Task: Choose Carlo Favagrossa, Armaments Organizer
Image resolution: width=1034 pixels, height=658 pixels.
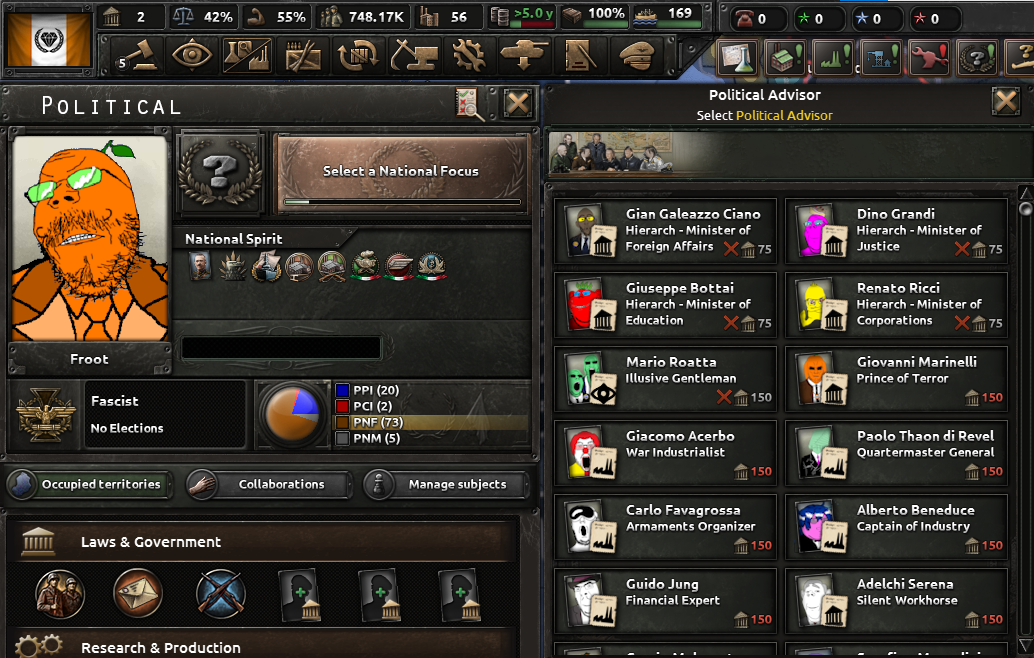Action: point(666,527)
